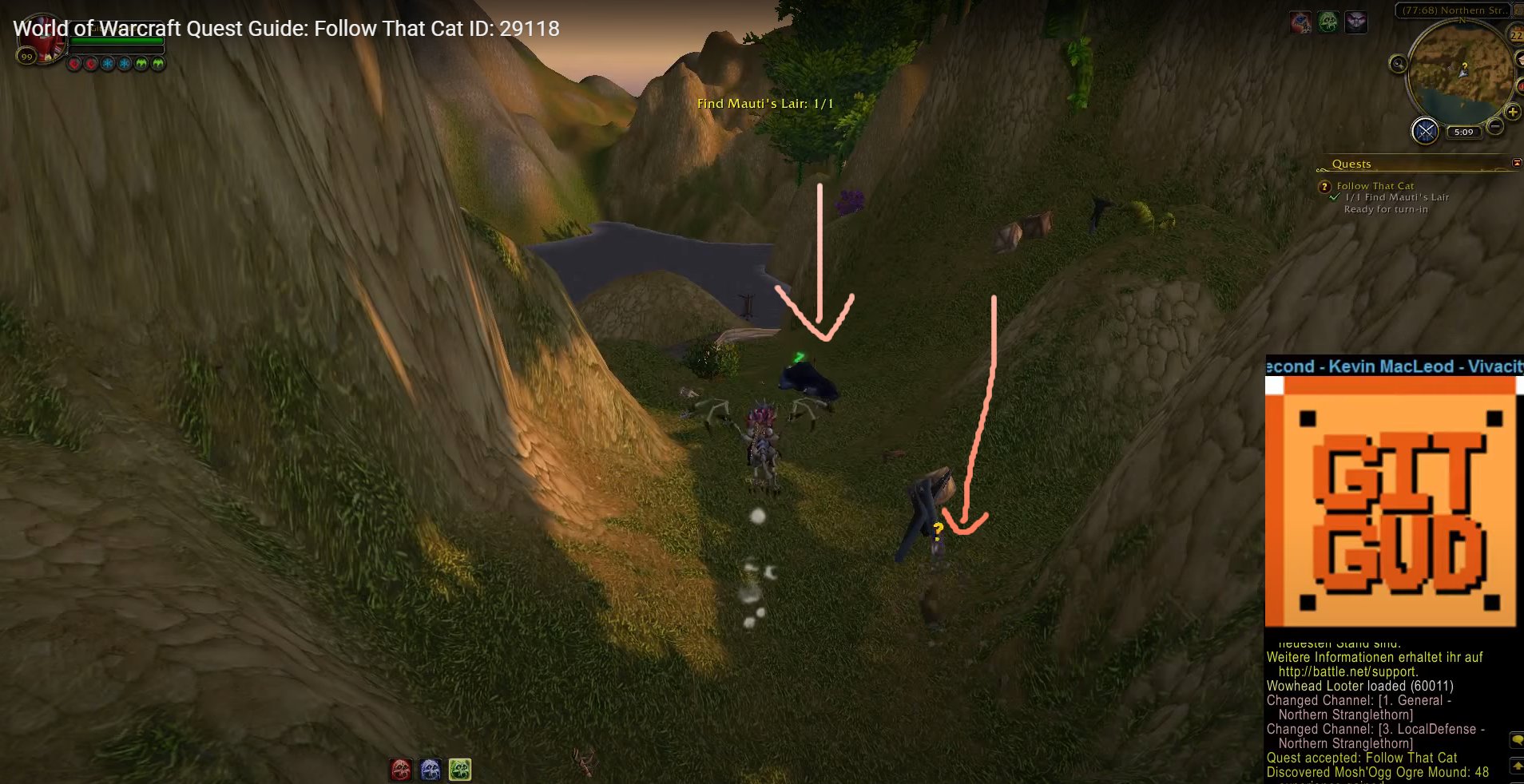Click the 1/1 Find Mauti's Lair objective text
The width and height of the screenshot is (1524, 784).
click(1397, 198)
